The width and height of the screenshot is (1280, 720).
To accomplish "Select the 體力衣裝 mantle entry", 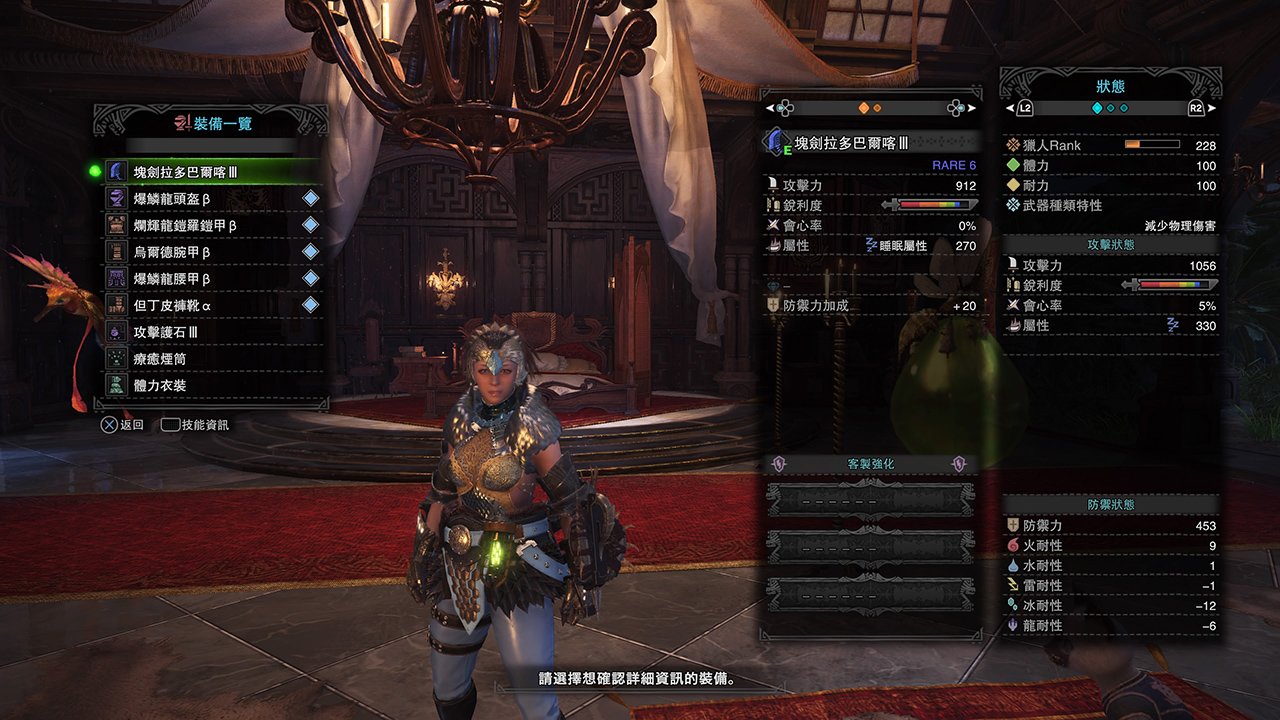I will pyautogui.click(x=210, y=385).
